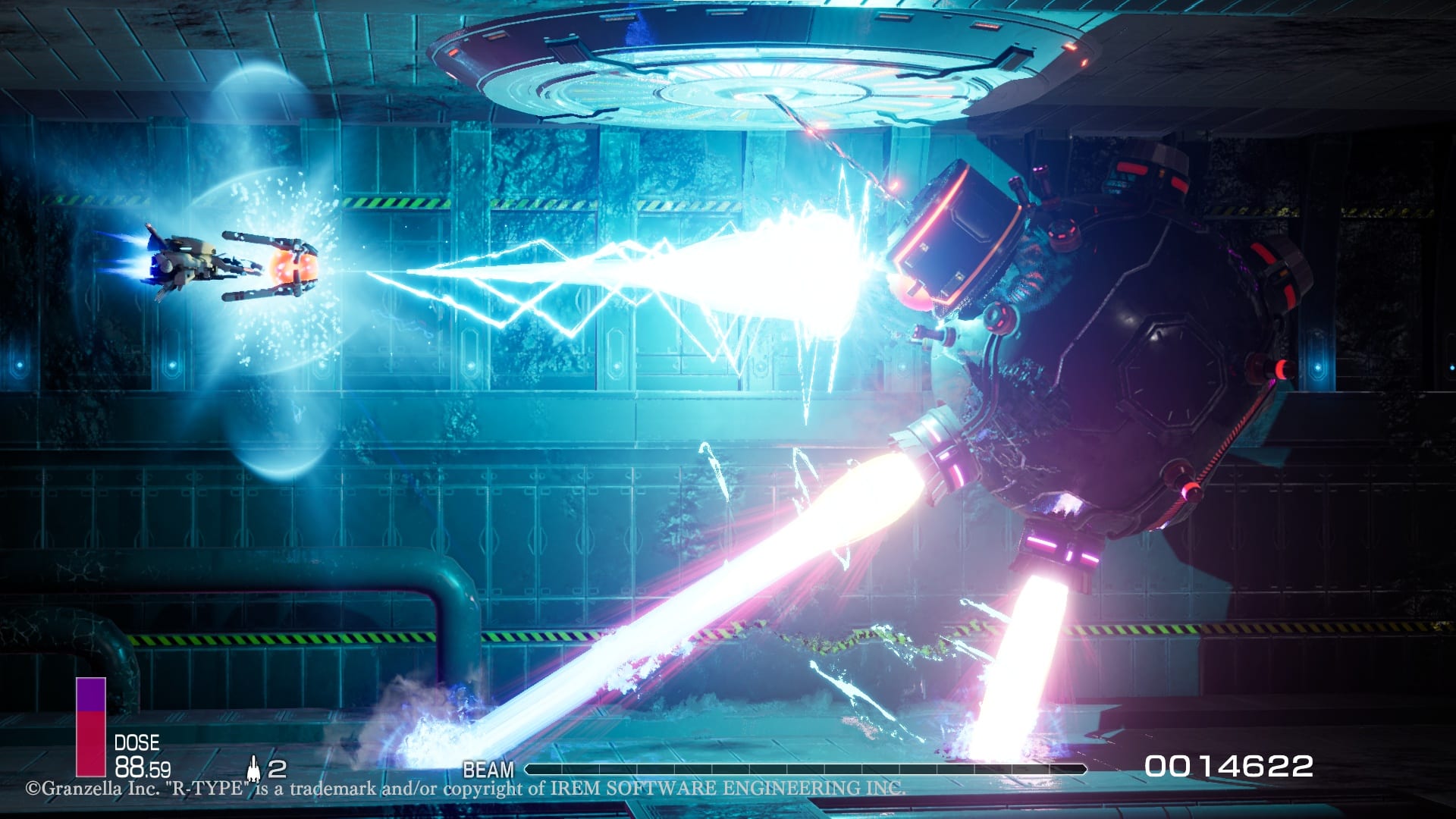Select the BEAM label on the HUD
Screen dimensions: 1456x819
tap(488, 768)
